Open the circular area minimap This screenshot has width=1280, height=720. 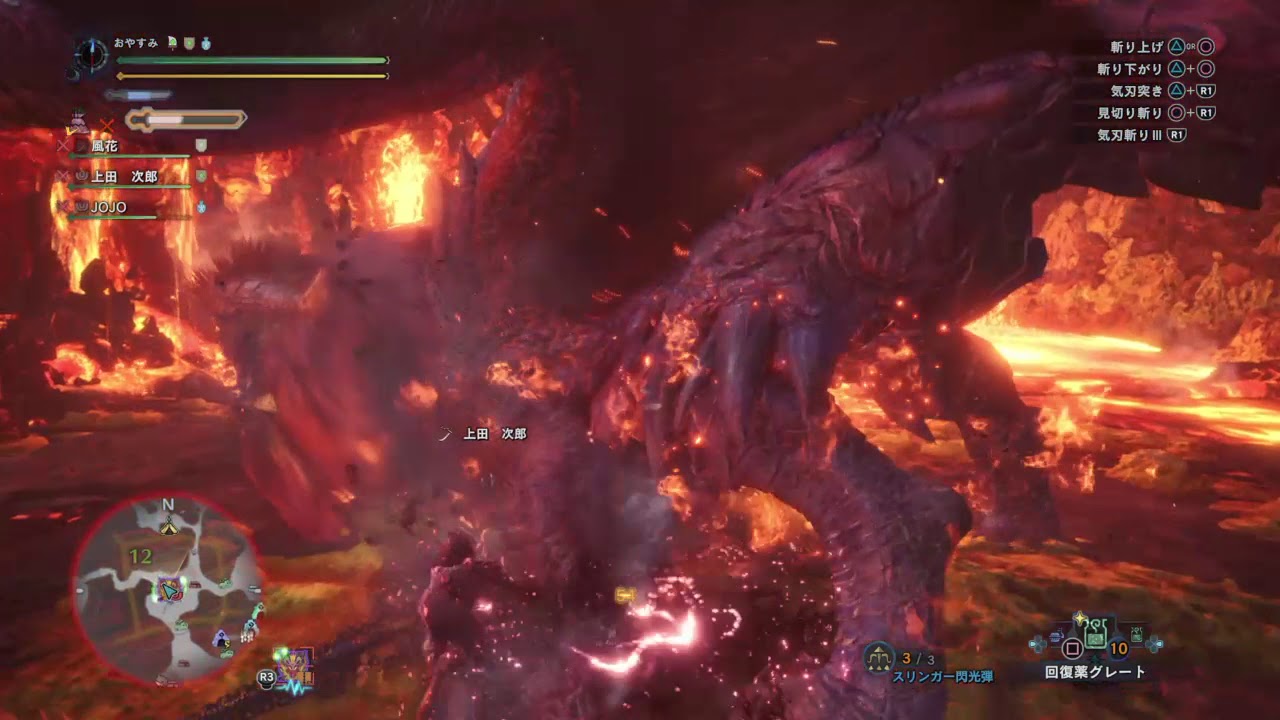(166, 590)
